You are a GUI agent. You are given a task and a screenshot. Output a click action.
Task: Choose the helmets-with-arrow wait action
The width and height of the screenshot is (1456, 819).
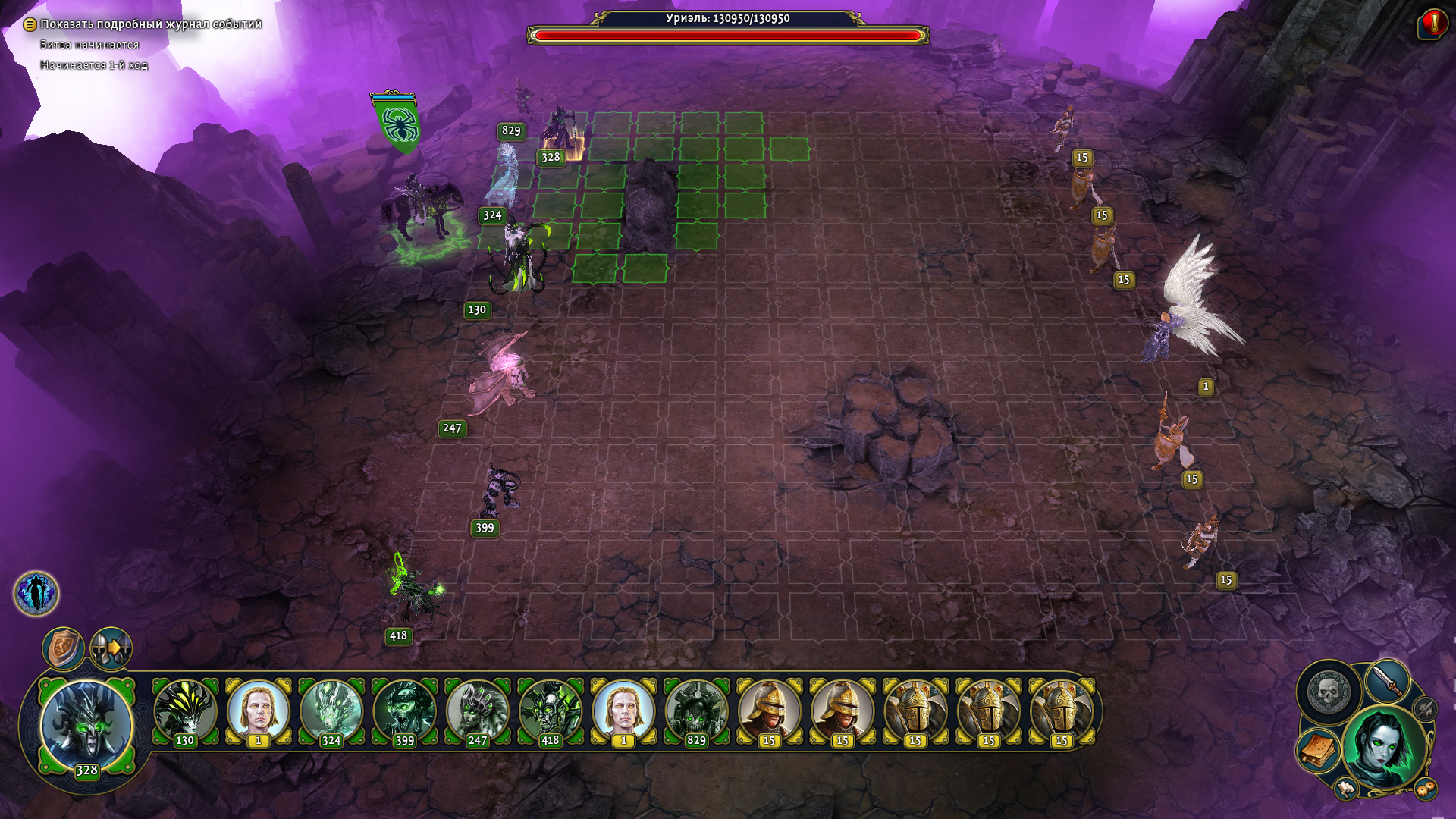point(111,648)
